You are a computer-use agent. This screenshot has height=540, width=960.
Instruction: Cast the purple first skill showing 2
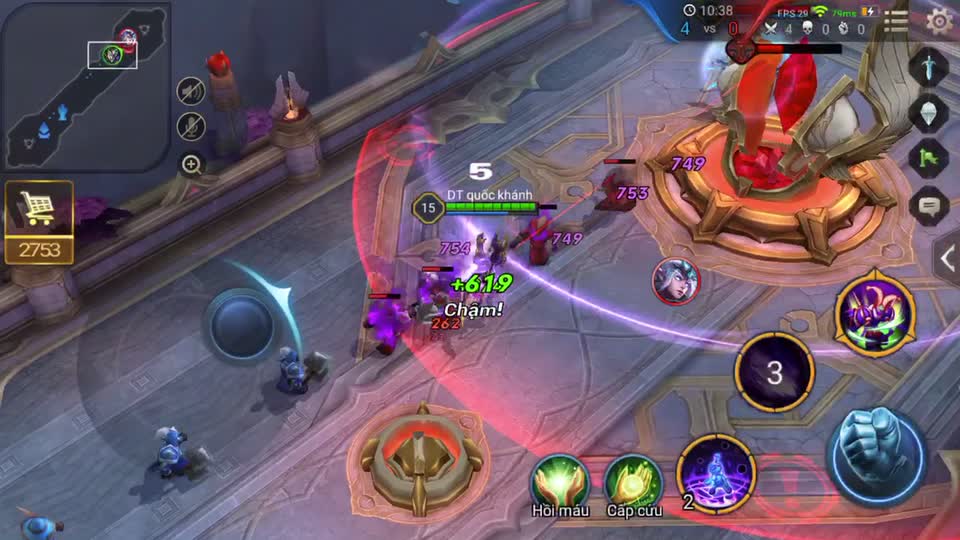coord(716,472)
